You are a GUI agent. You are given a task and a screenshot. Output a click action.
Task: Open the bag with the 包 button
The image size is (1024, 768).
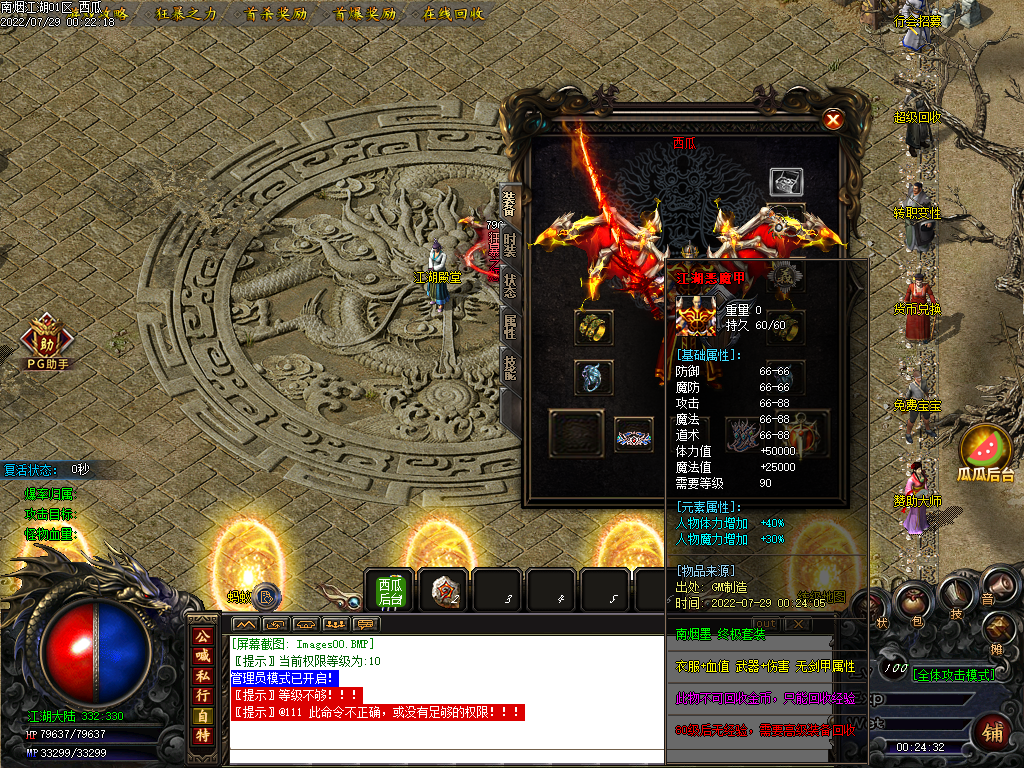coord(912,603)
